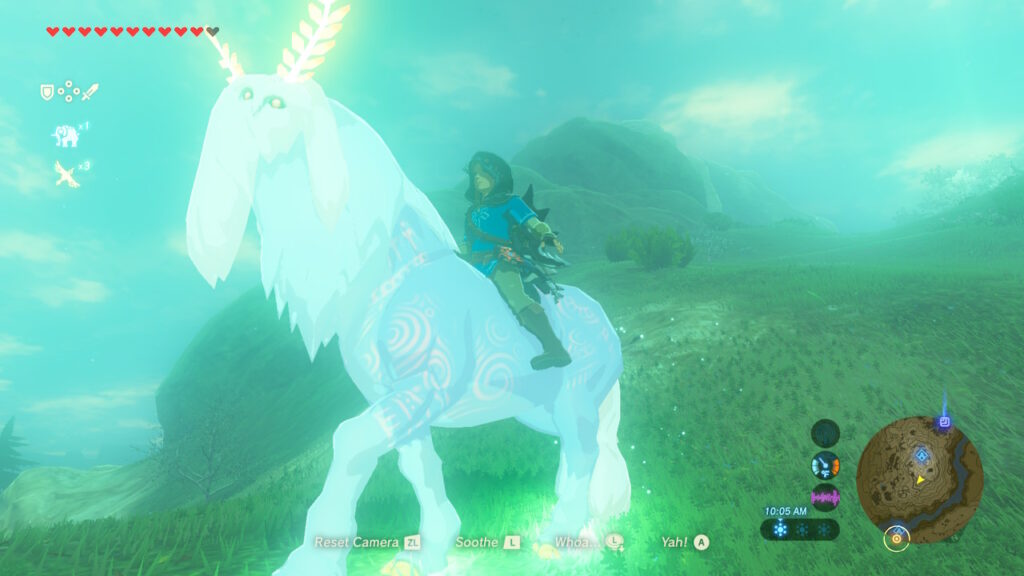The height and width of the screenshot is (576, 1024).
Task: Activate Revali's Gale bird icon
Action: (x=66, y=174)
